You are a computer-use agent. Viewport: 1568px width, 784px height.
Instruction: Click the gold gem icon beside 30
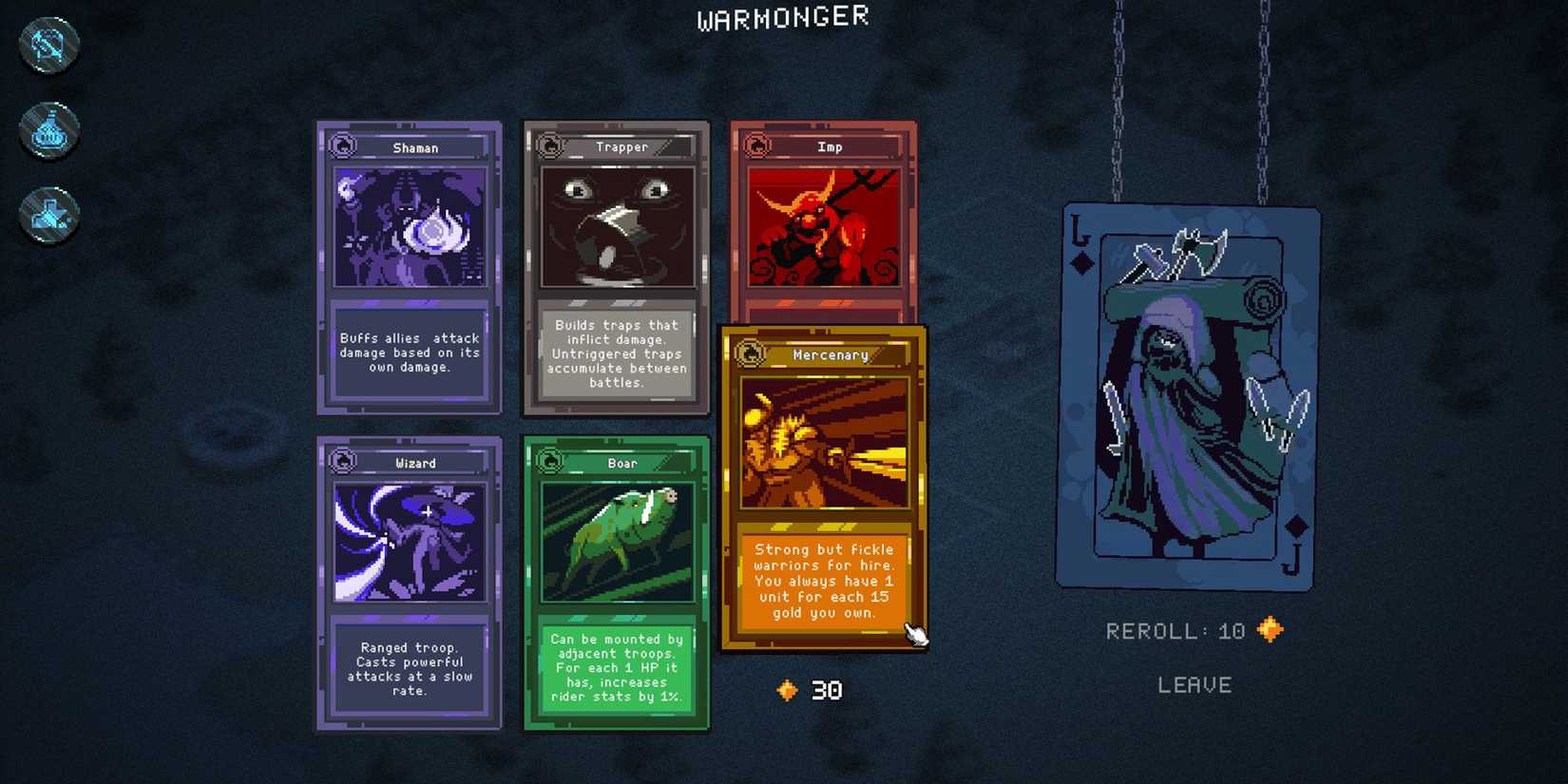click(785, 690)
